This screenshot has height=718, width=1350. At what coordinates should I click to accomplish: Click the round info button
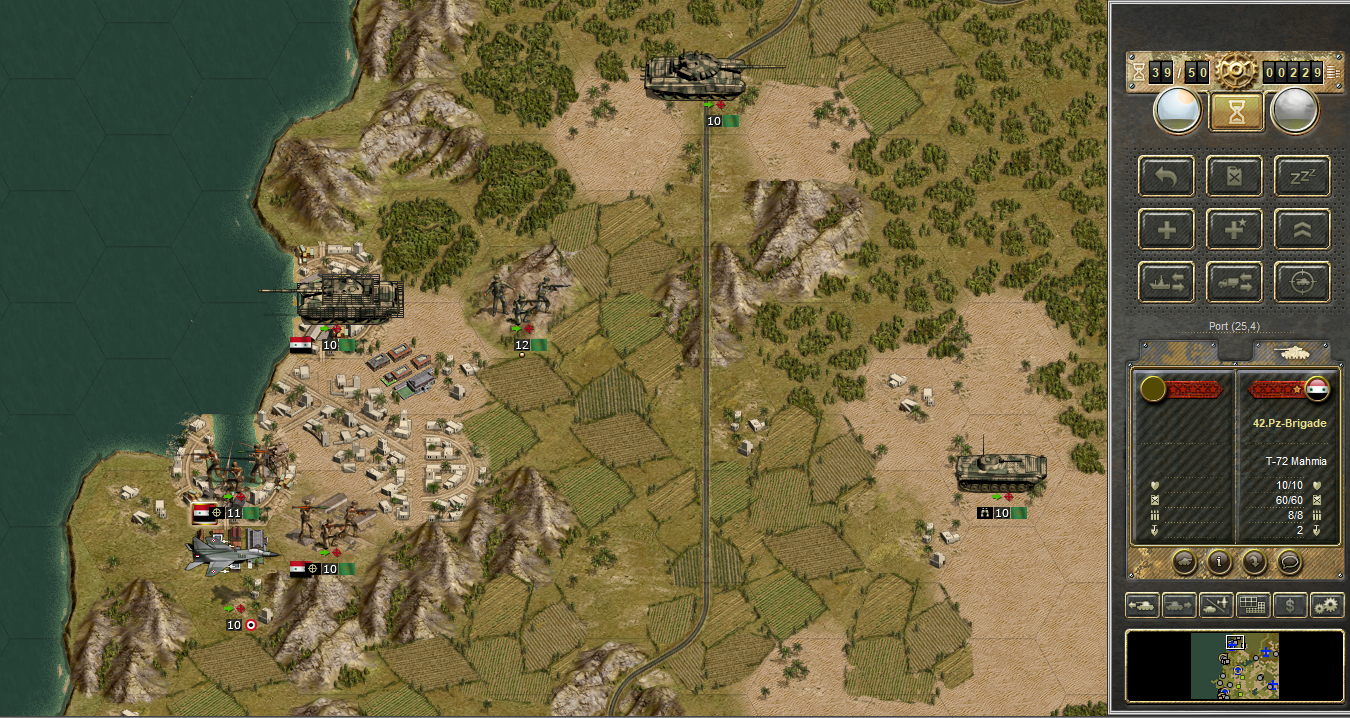[1218, 562]
